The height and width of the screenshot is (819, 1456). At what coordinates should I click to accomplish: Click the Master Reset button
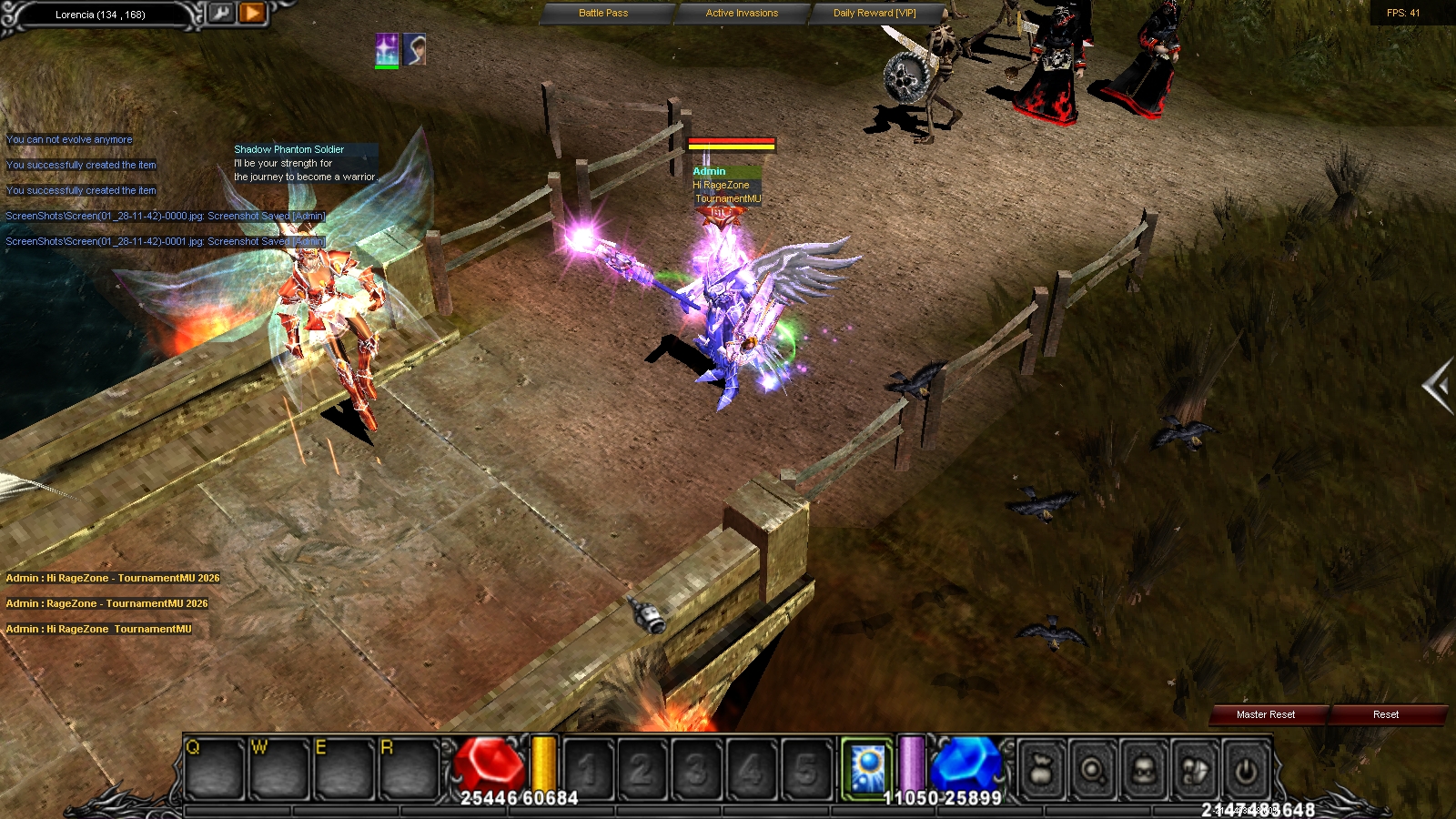pyautogui.click(x=1265, y=714)
